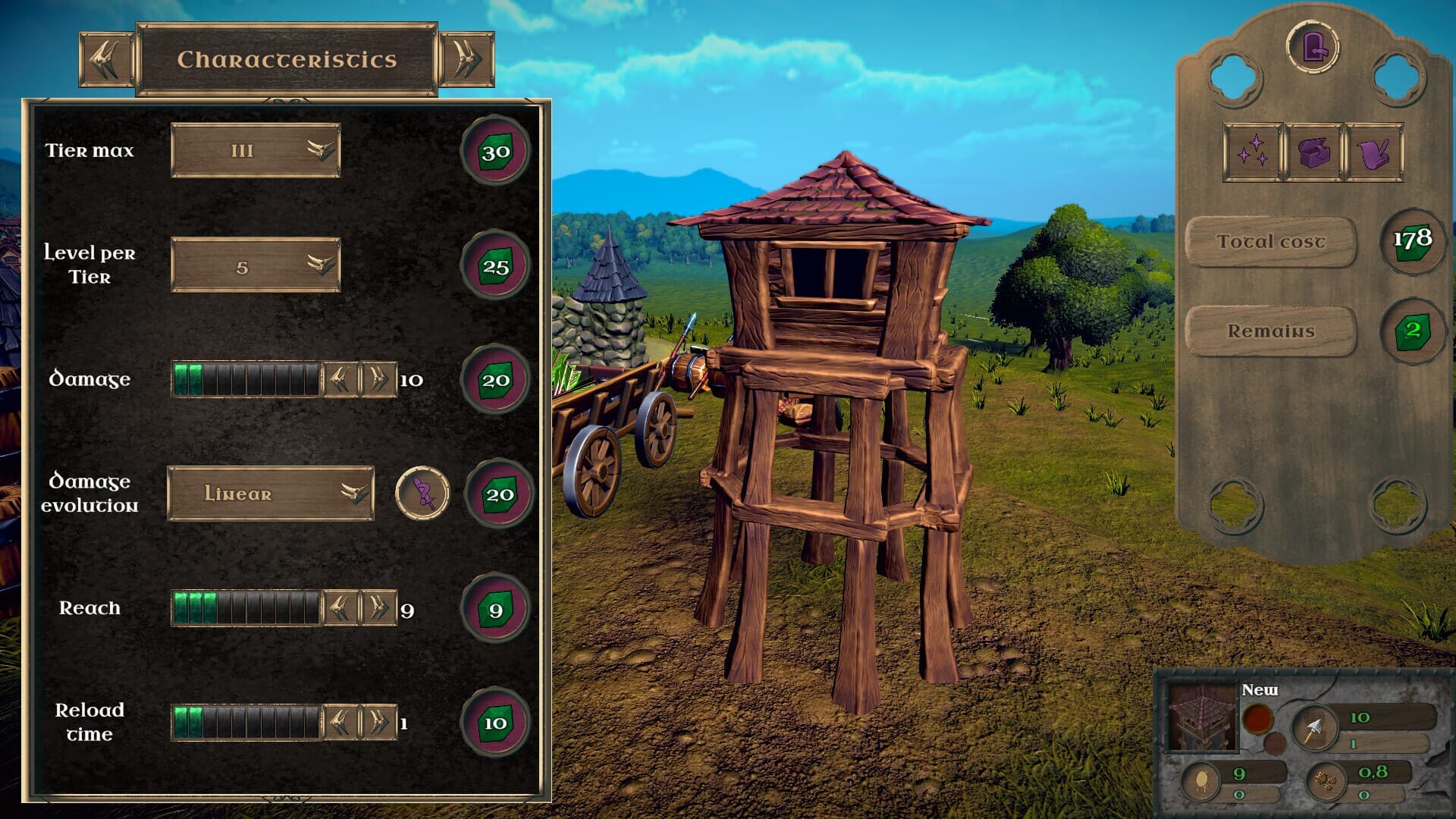Select the purple checkmark confirm button

click(x=1373, y=152)
